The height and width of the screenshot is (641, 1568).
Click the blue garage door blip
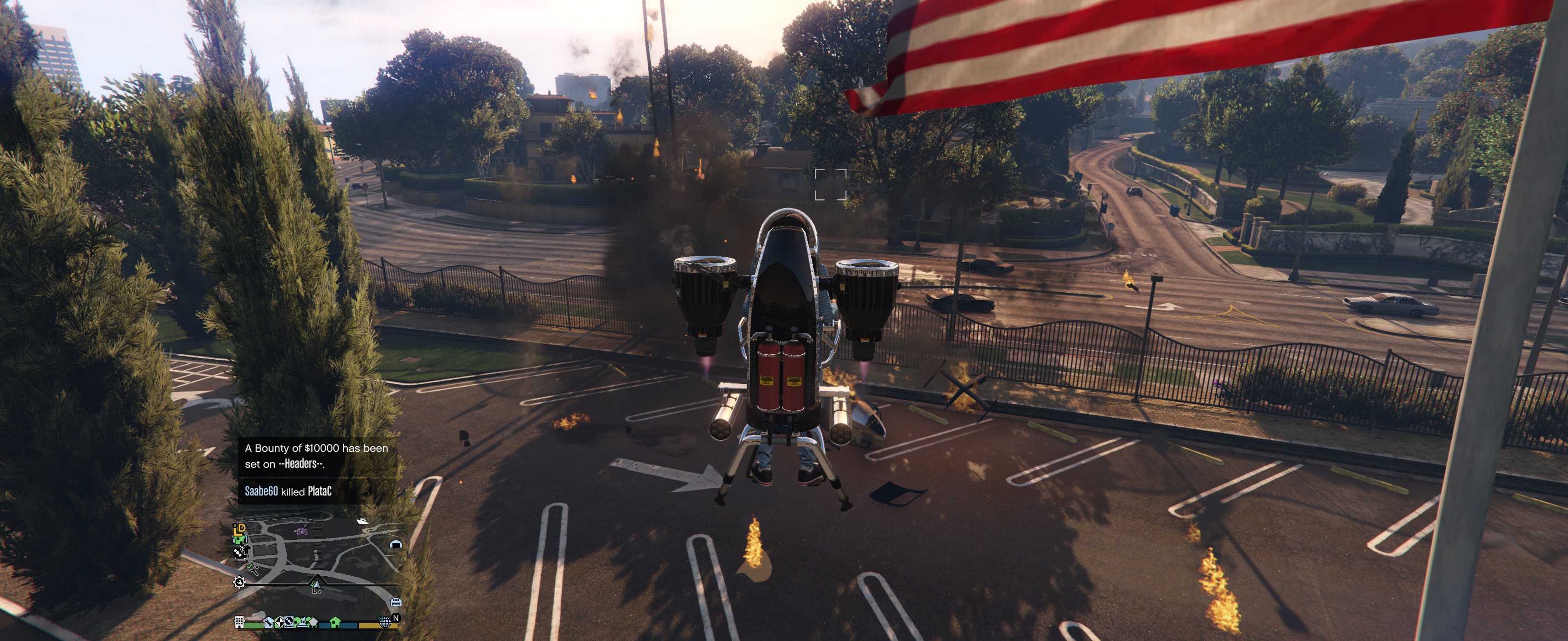[x=396, y=603]
